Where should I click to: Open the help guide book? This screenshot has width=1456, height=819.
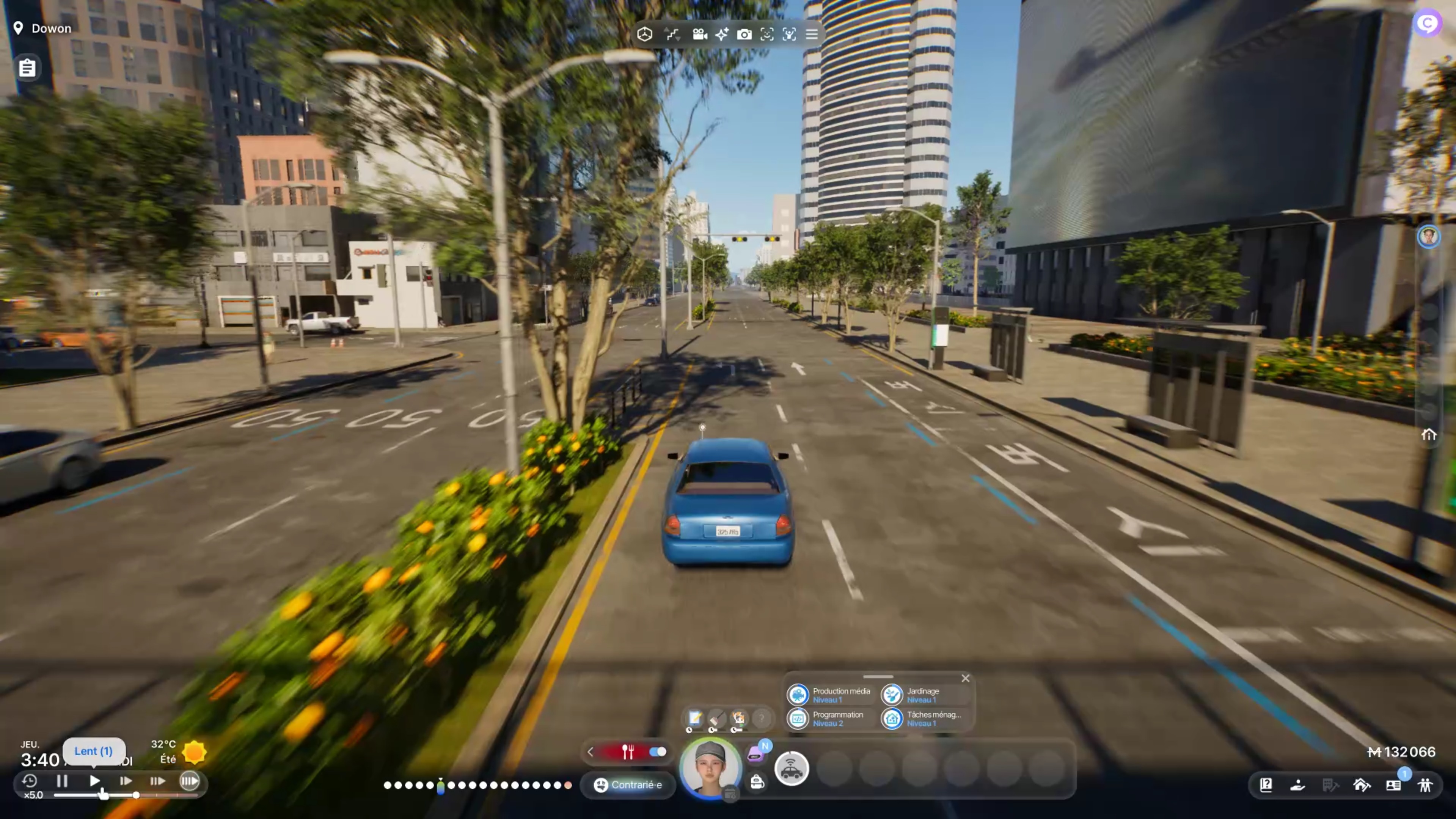(1266, 784)
